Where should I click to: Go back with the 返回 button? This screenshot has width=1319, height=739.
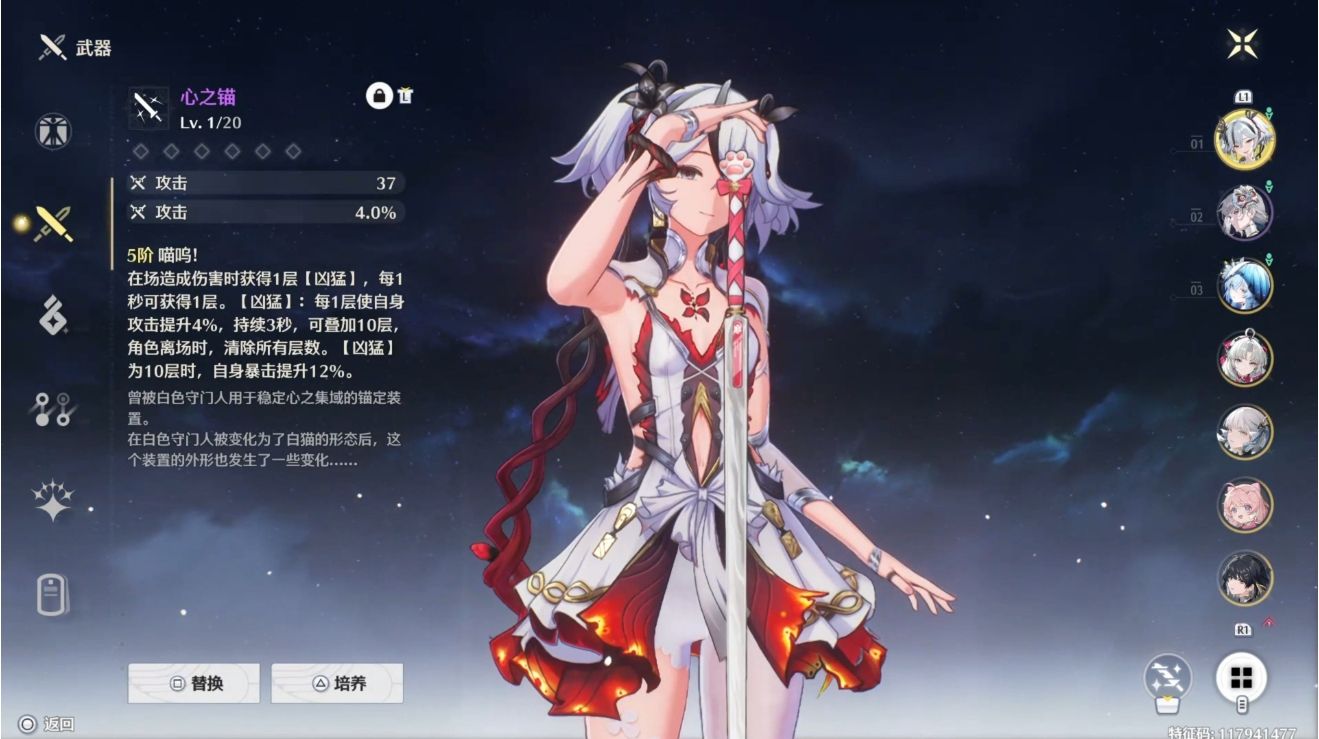(47, 724)
